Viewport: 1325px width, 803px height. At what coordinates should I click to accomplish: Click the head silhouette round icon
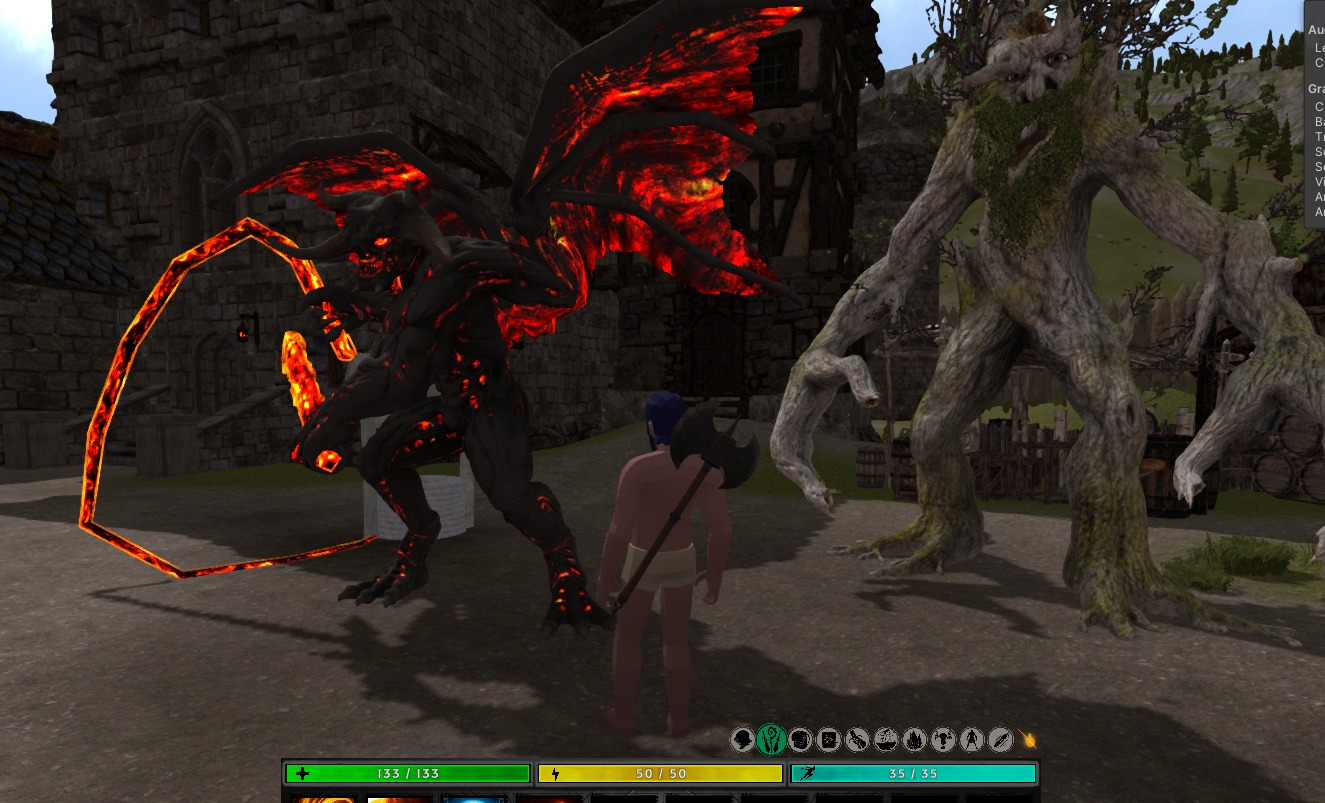(742, 740)
